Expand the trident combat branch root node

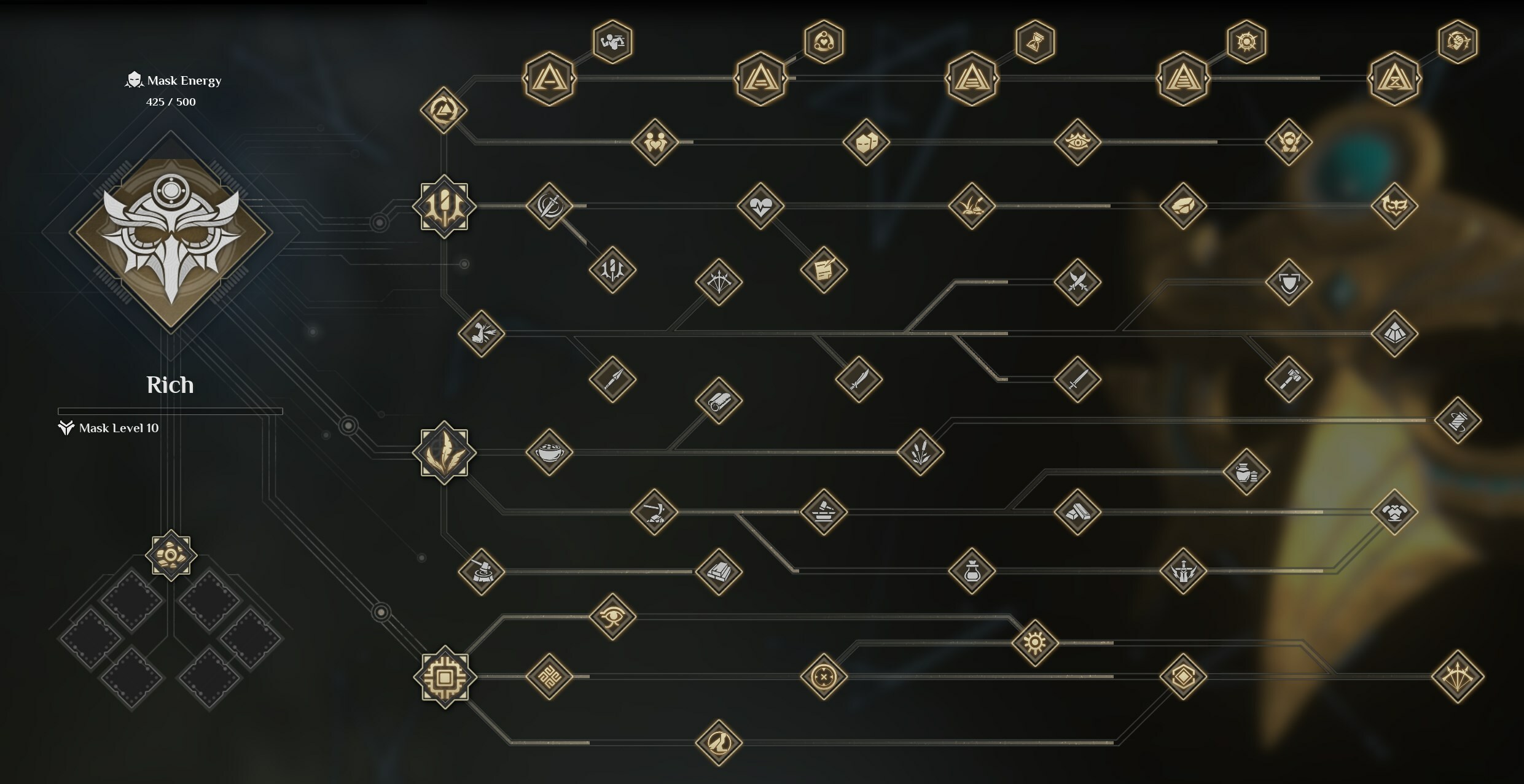444,207
